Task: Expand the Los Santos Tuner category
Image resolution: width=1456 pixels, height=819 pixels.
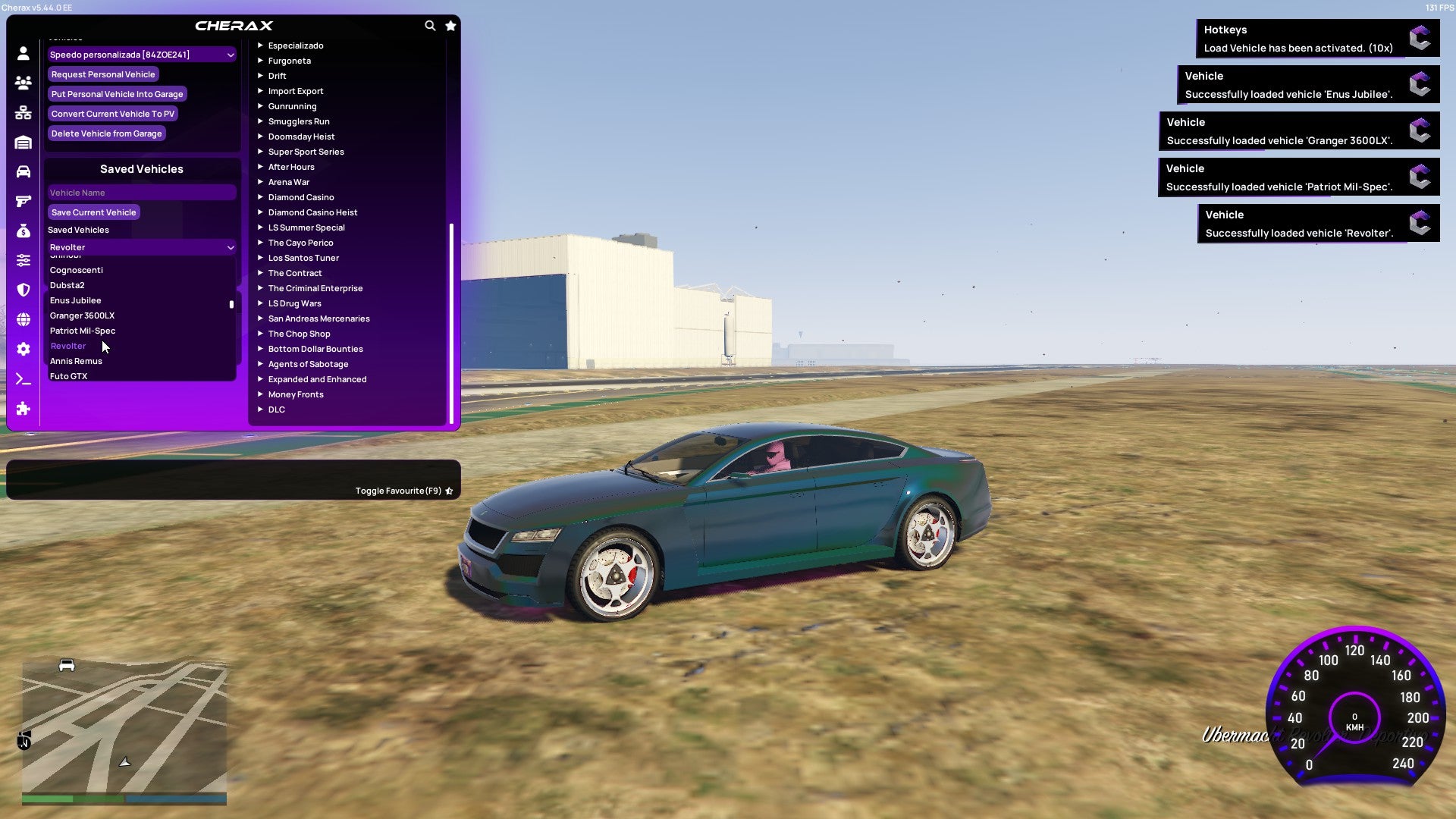Action: [303, 257]
